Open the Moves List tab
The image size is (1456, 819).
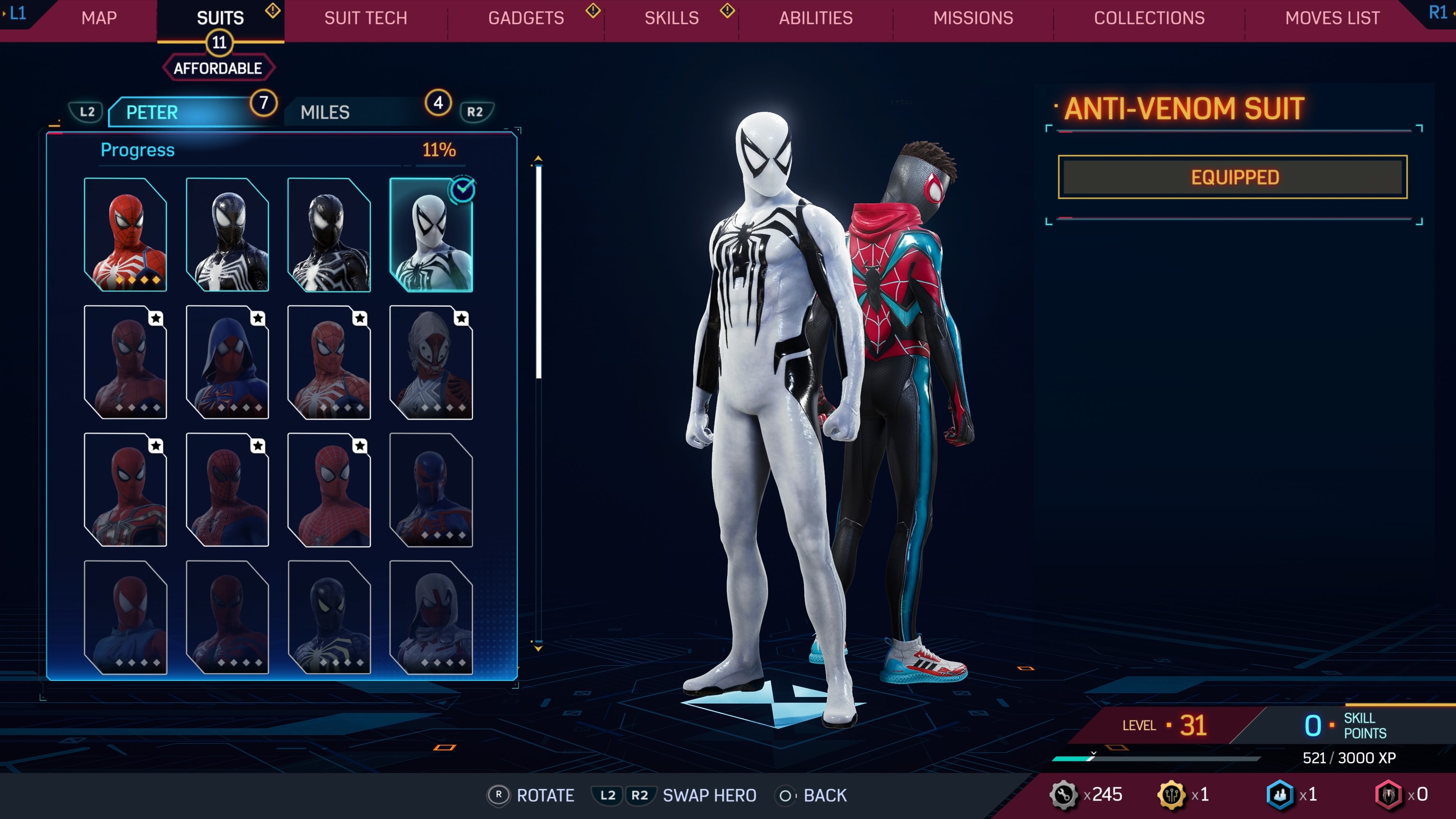pos(1332,18)
